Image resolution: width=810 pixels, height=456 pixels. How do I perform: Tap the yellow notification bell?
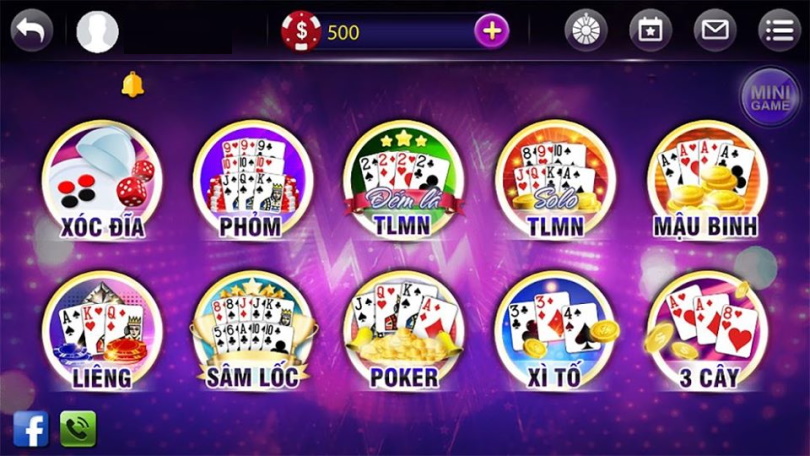[132, 84]
